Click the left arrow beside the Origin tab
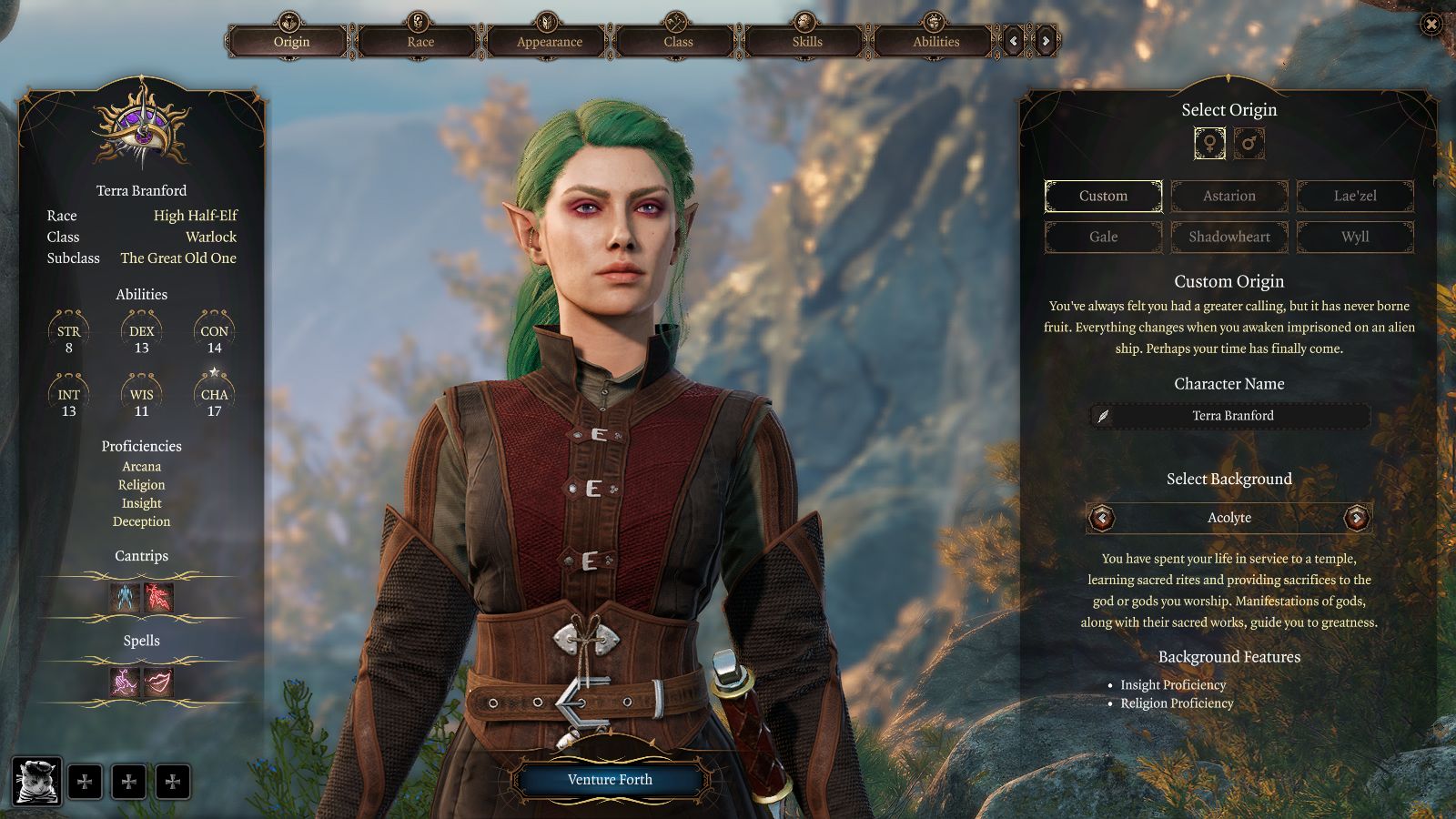Image resolution: width=1456 pixels, height=819 pixels. (1015, 41)
